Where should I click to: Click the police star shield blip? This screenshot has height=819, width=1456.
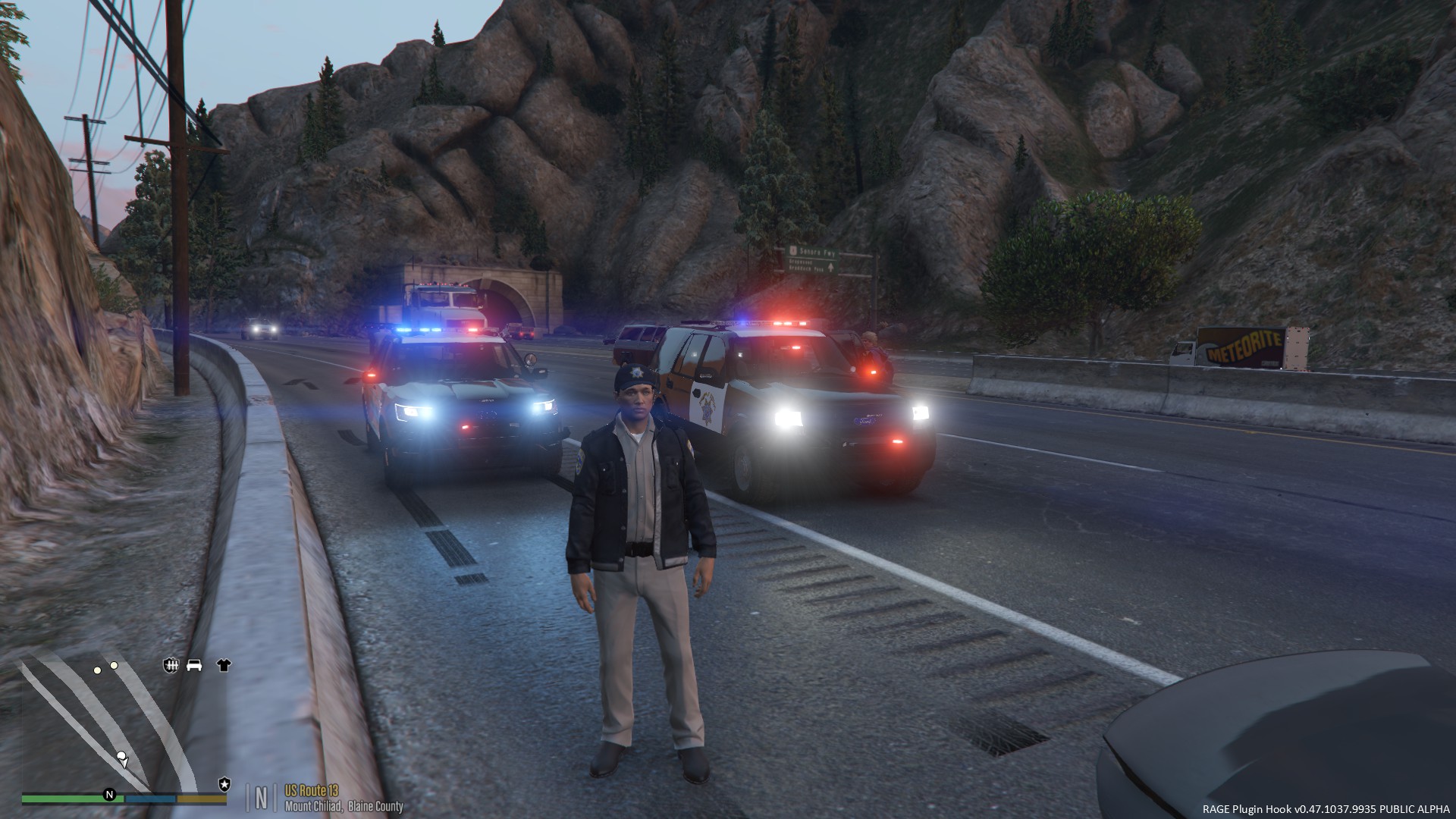[x=224, y=783]
